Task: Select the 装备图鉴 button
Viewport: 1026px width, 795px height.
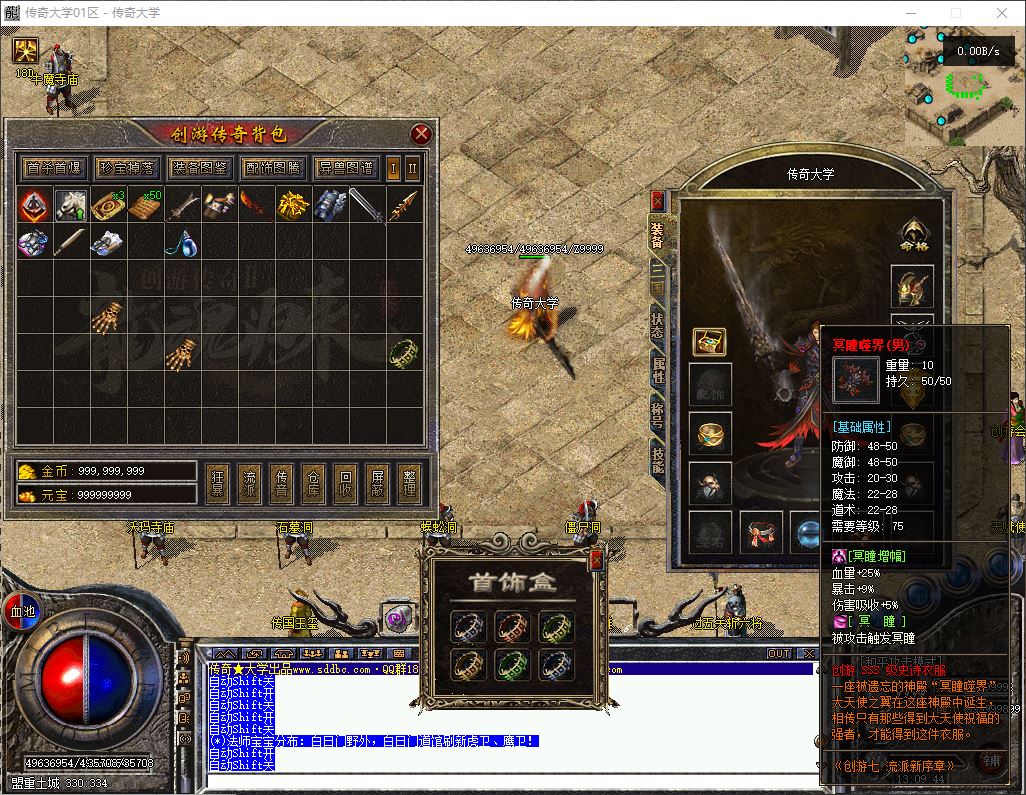Action: pyautogui.click(x=199, y=168)
